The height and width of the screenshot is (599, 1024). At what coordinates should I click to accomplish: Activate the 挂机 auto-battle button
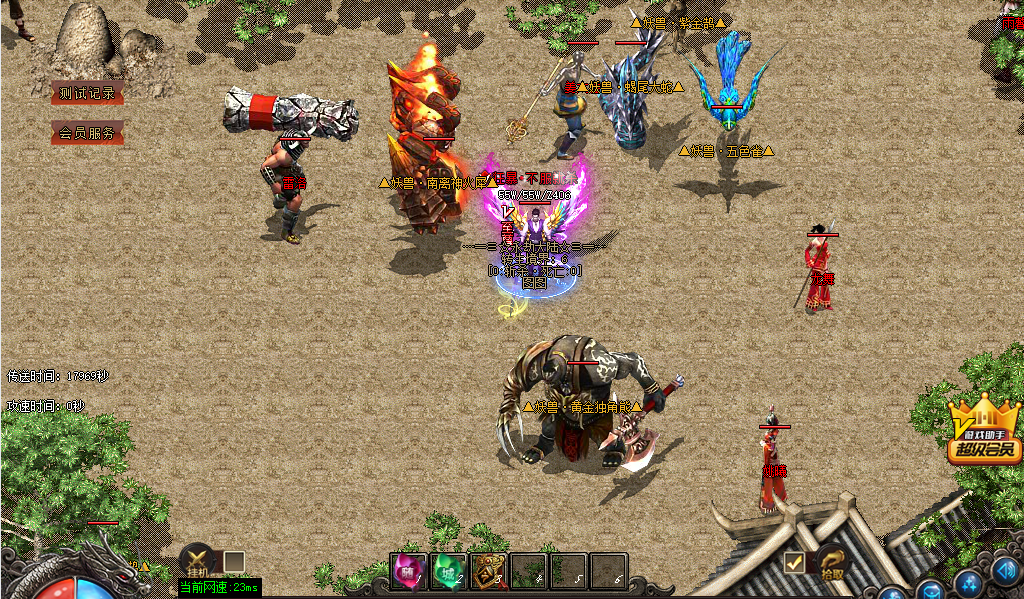pyautogui.click(x=197, y=561)
